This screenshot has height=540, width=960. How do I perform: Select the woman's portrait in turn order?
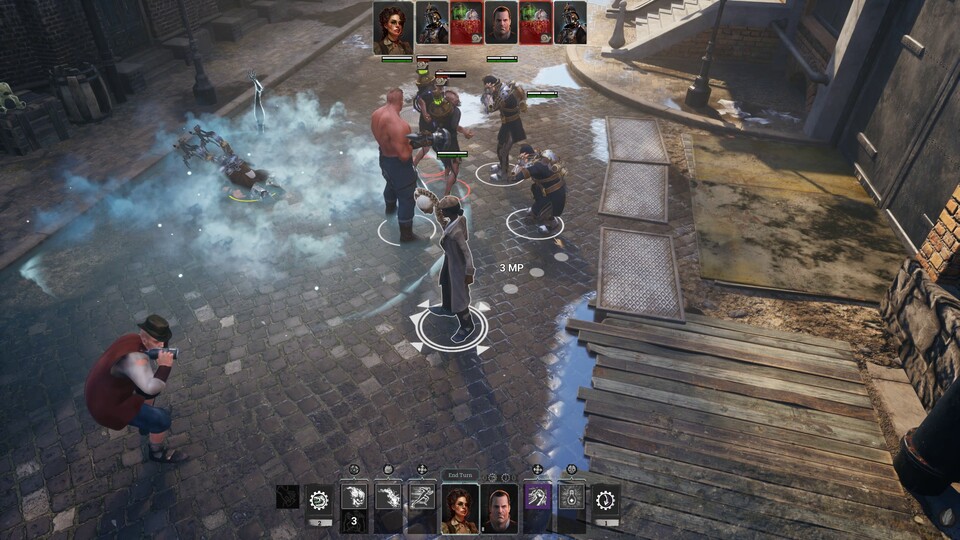(393, 26)
